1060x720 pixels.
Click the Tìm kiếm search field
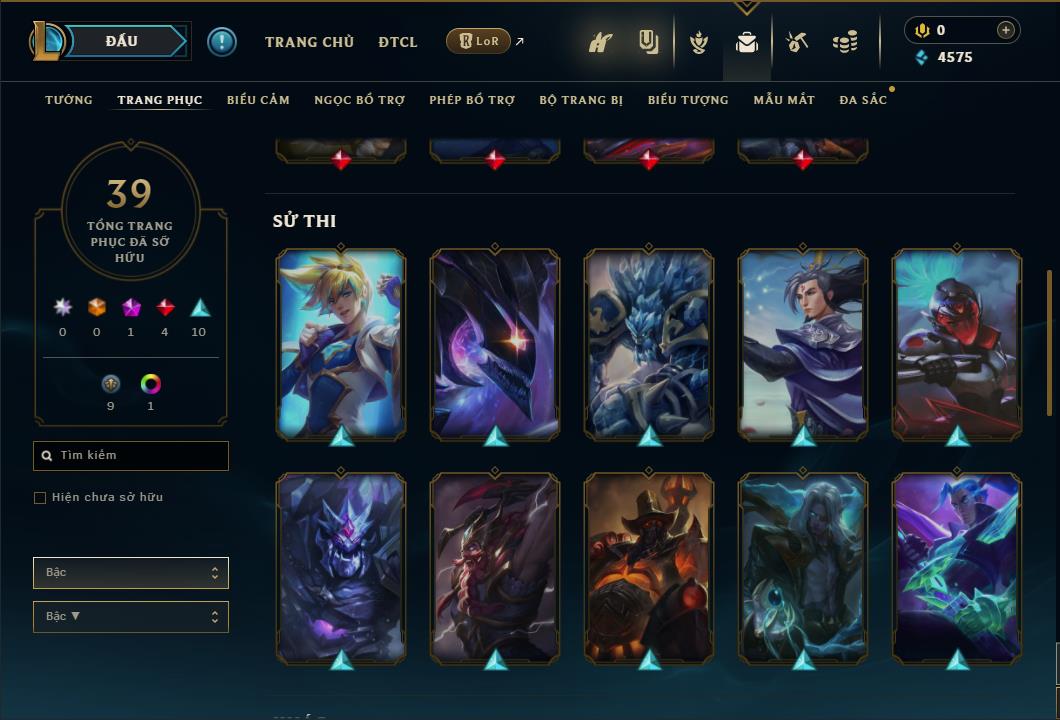coord(131,456)
